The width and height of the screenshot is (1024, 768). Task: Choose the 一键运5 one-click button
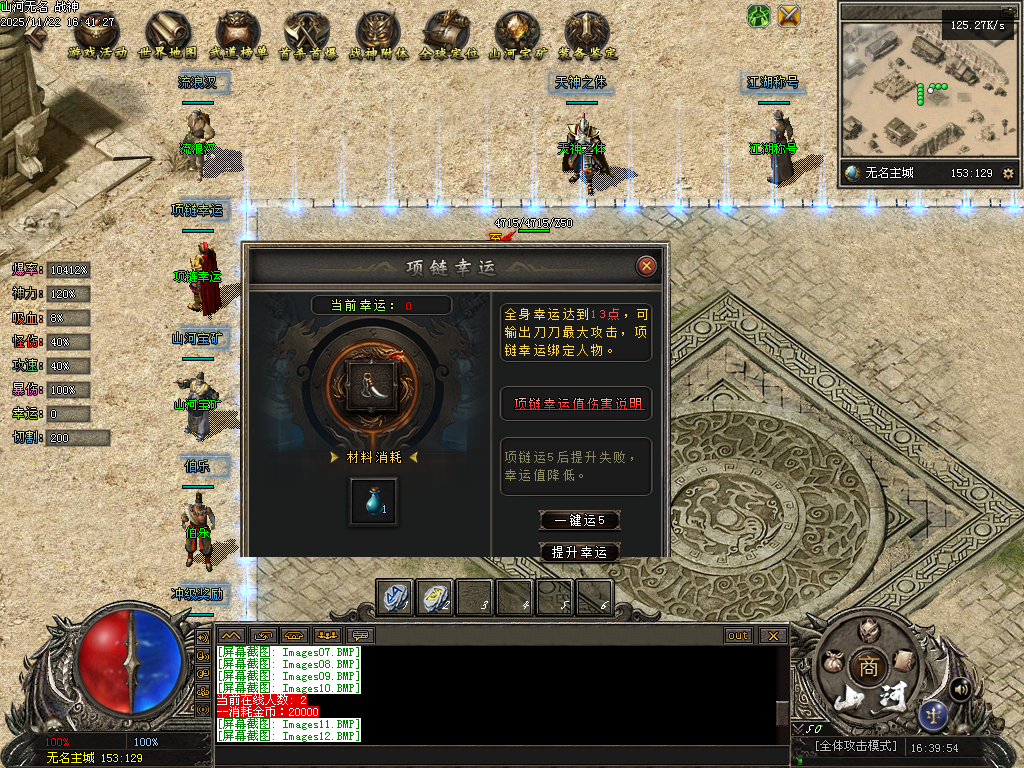(x=579, y=520)
